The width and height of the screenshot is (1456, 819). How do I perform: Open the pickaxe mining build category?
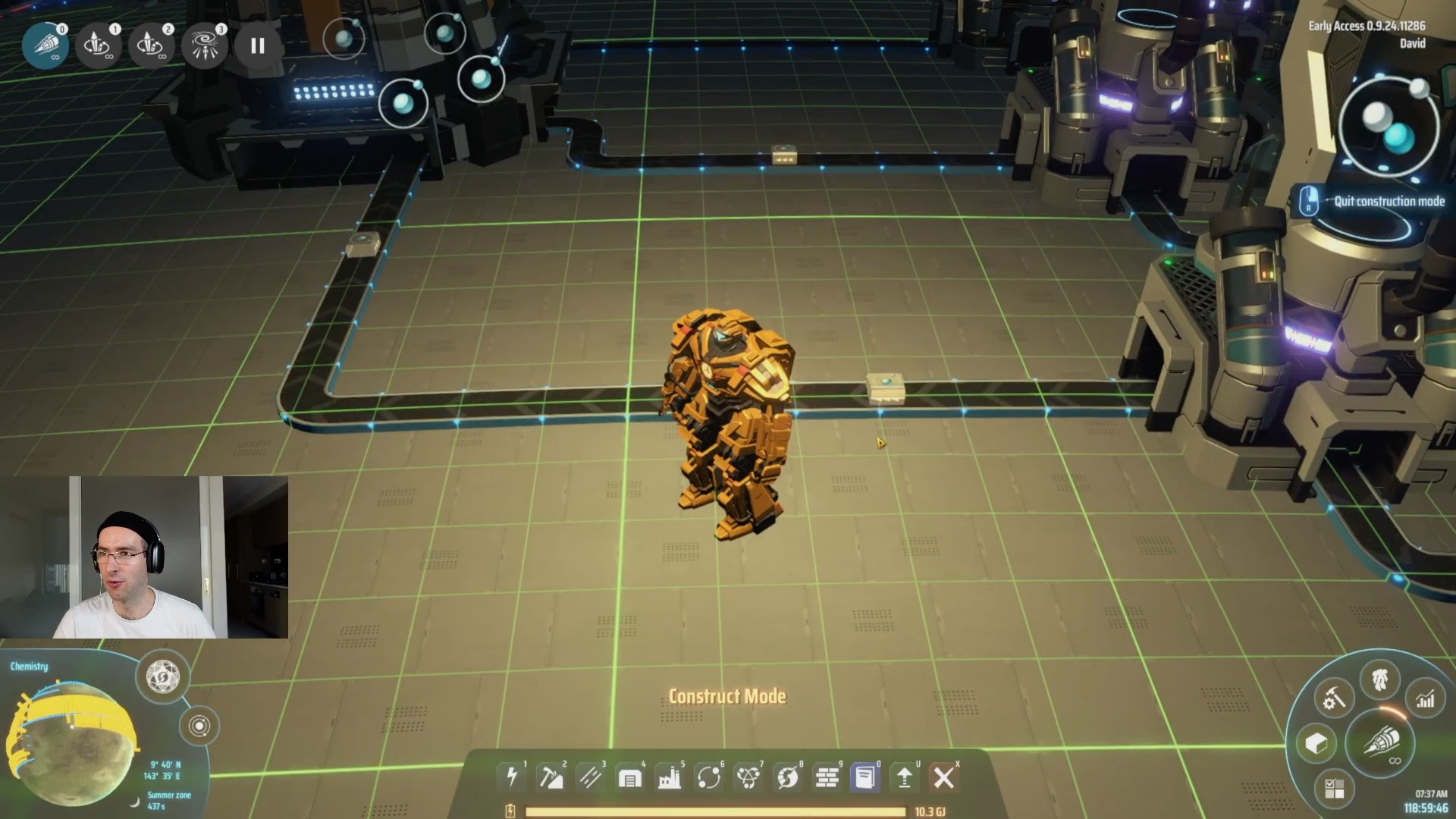551,777
